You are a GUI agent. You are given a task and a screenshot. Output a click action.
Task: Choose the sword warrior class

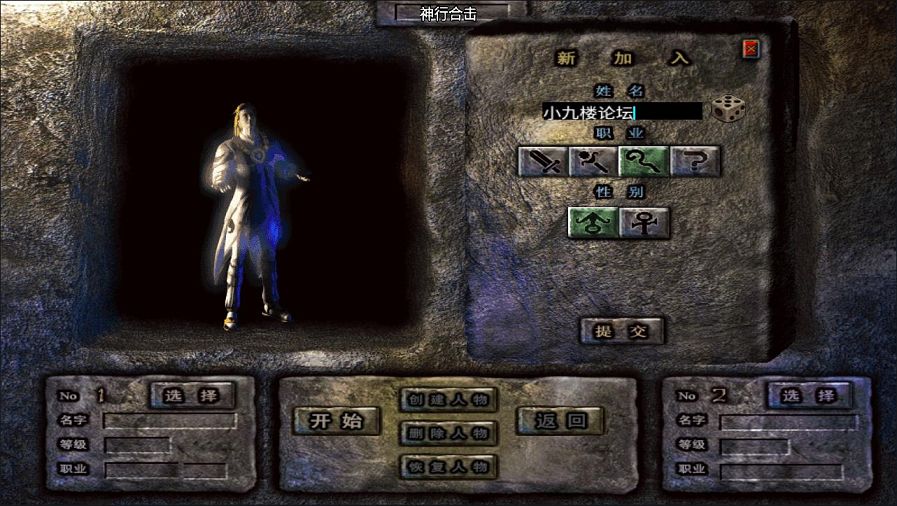pos(543,161)
